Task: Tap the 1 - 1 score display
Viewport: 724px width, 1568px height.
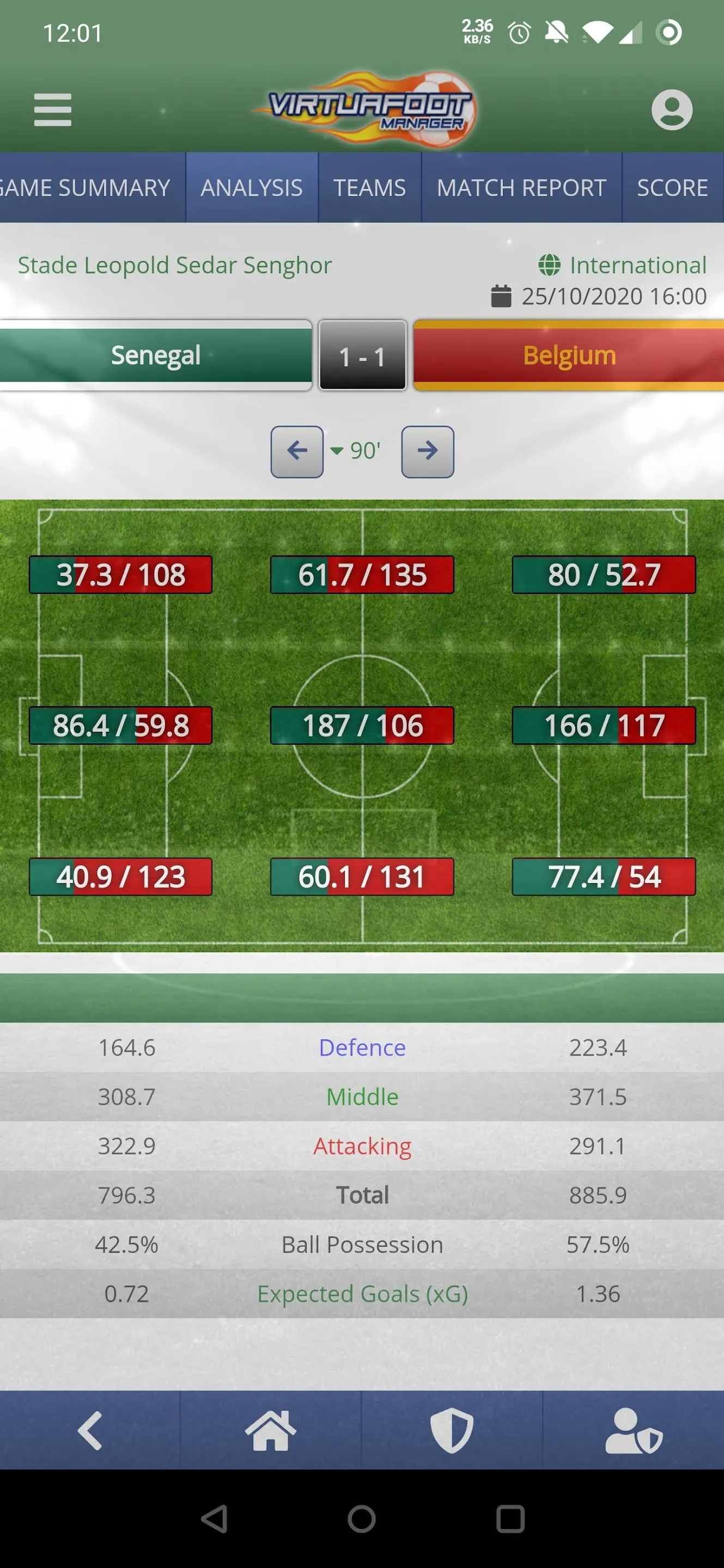Action: click(x=362, y=358)
